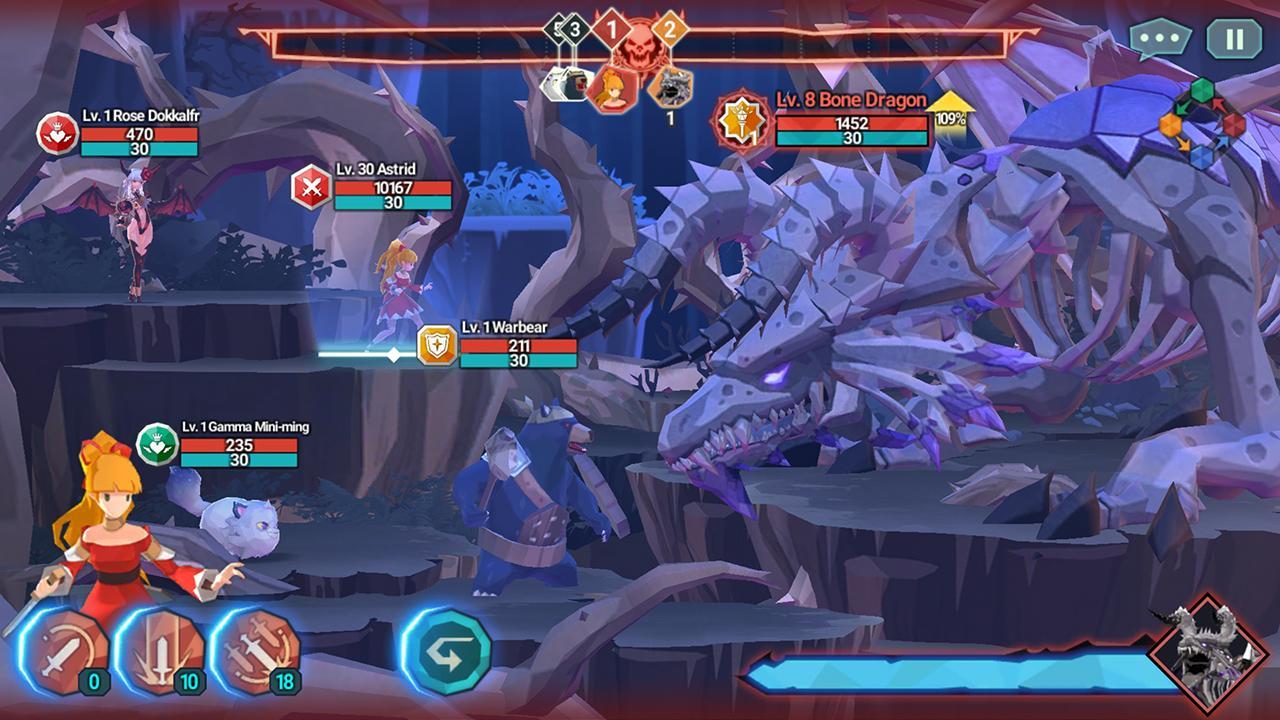Open the elemental advantage hexagon chart
This screenshot has height=720, width=1280.
(x=1201, y=125)
